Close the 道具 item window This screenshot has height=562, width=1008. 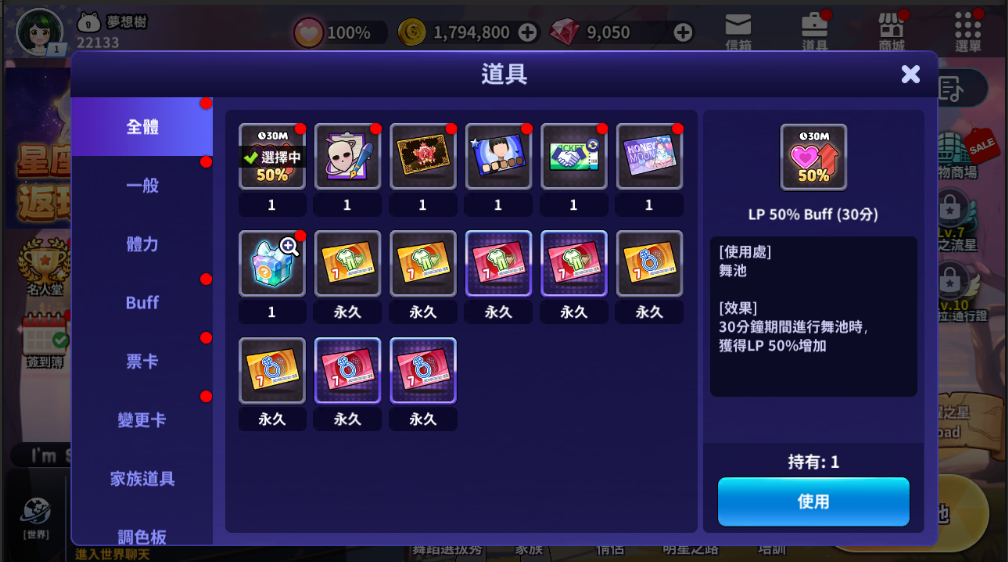[910, 74]
